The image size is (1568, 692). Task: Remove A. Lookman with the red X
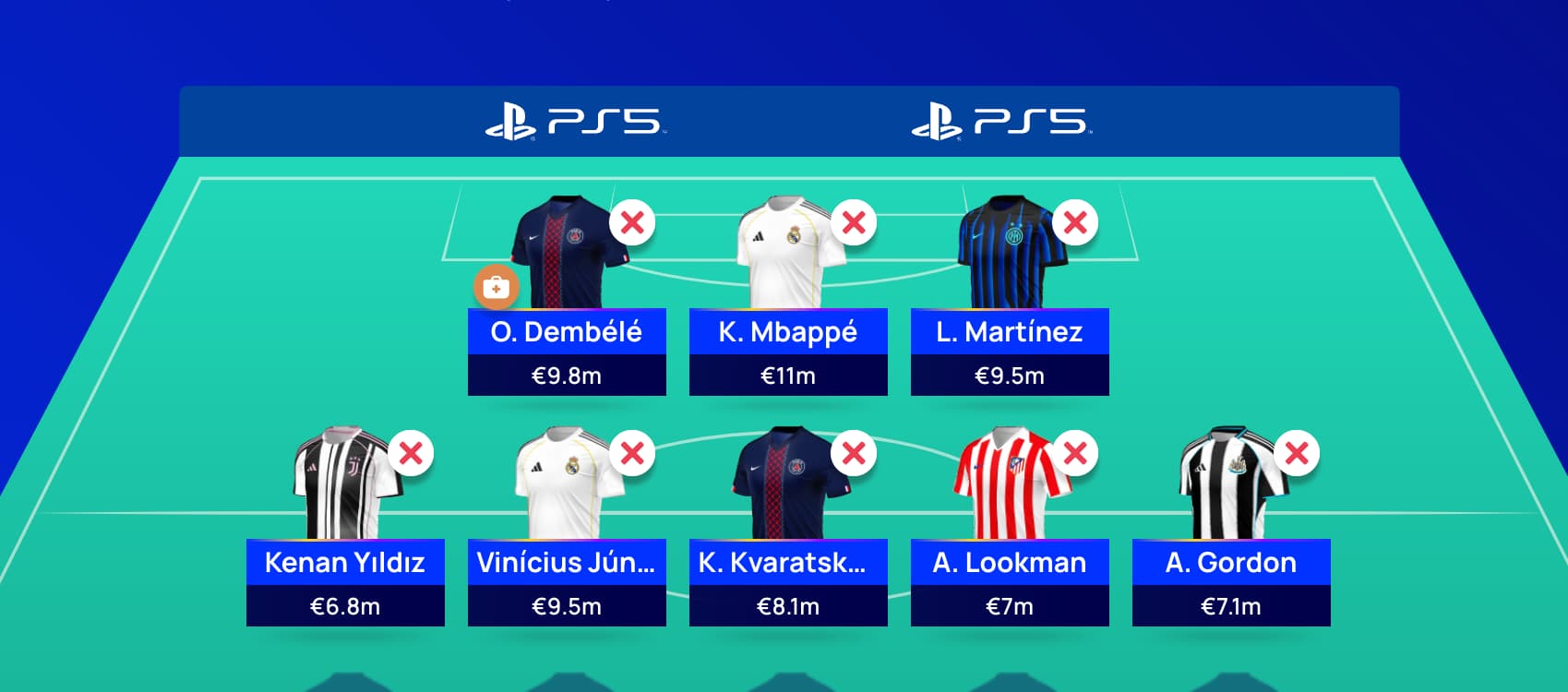1074,452
